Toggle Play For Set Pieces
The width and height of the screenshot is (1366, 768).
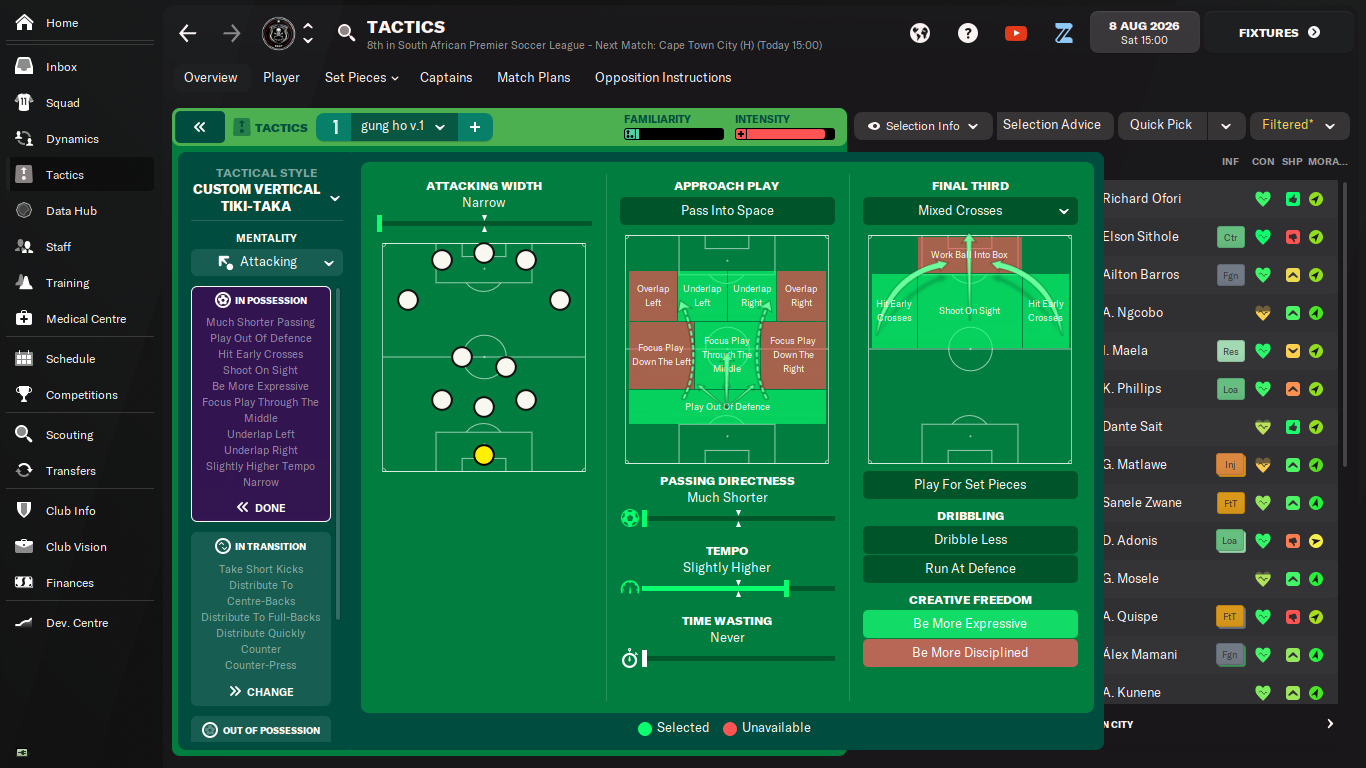(970, 485)
